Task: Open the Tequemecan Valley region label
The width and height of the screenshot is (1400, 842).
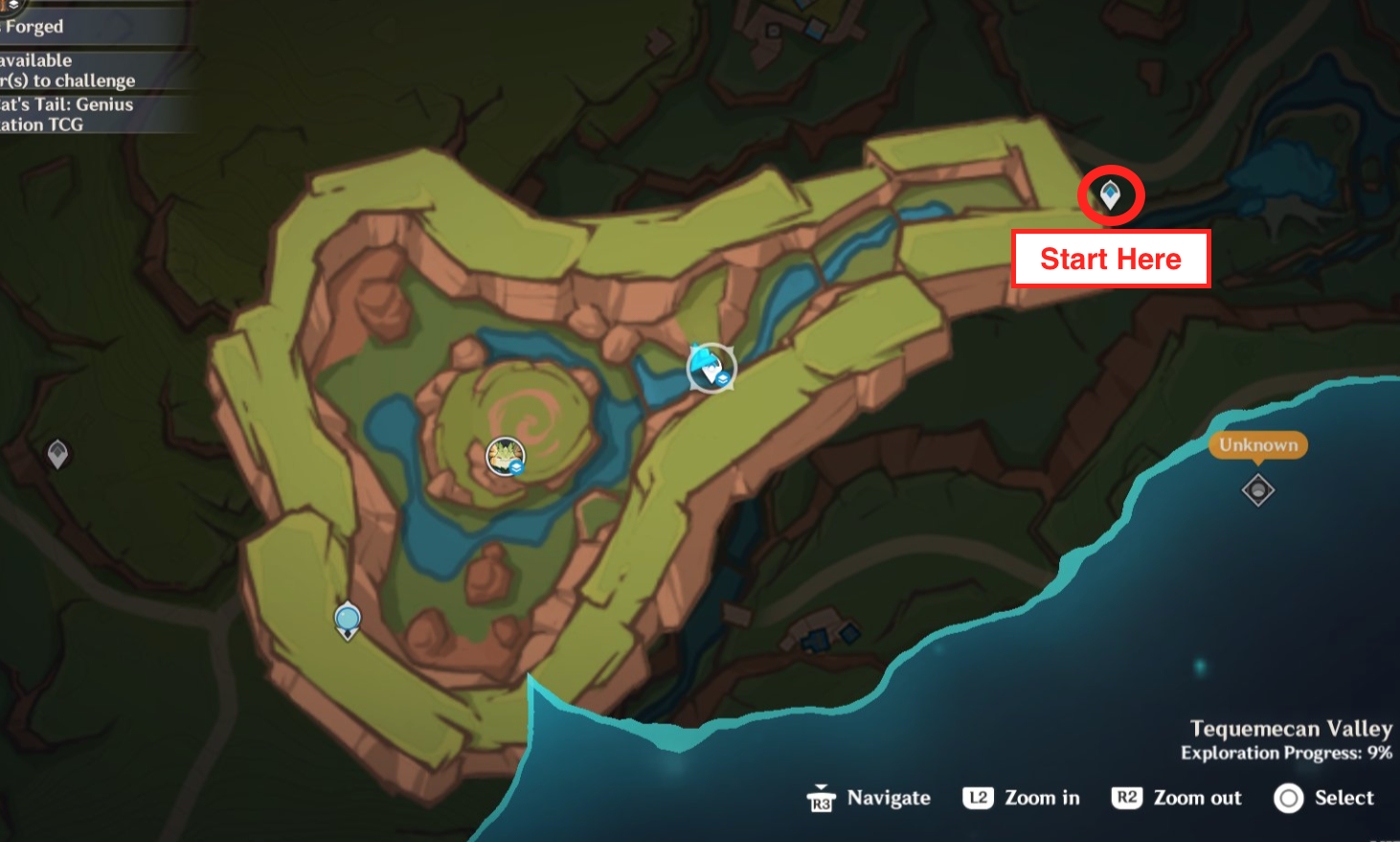Action: [1292, 729]
